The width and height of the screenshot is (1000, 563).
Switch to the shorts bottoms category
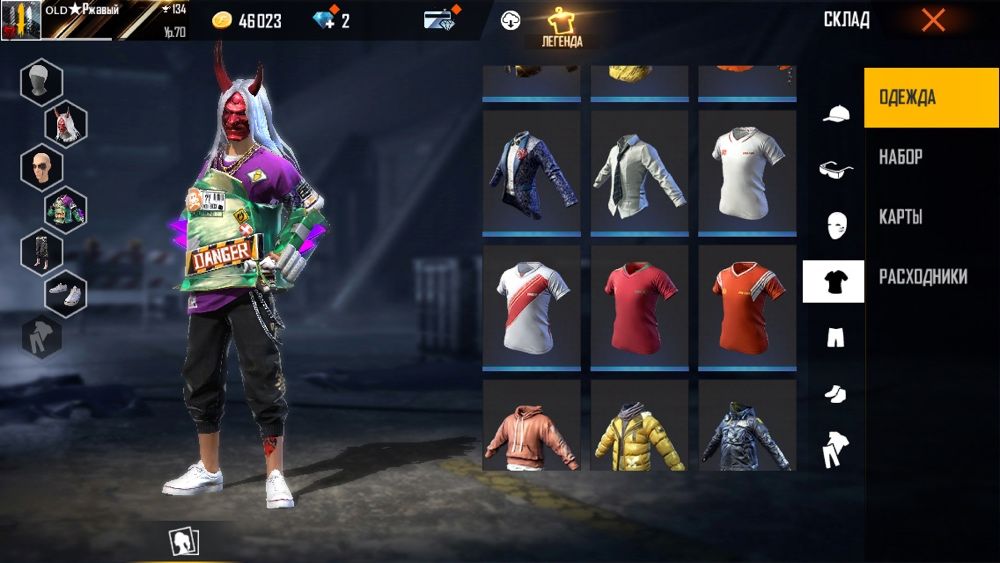click(x=834, y=338)
